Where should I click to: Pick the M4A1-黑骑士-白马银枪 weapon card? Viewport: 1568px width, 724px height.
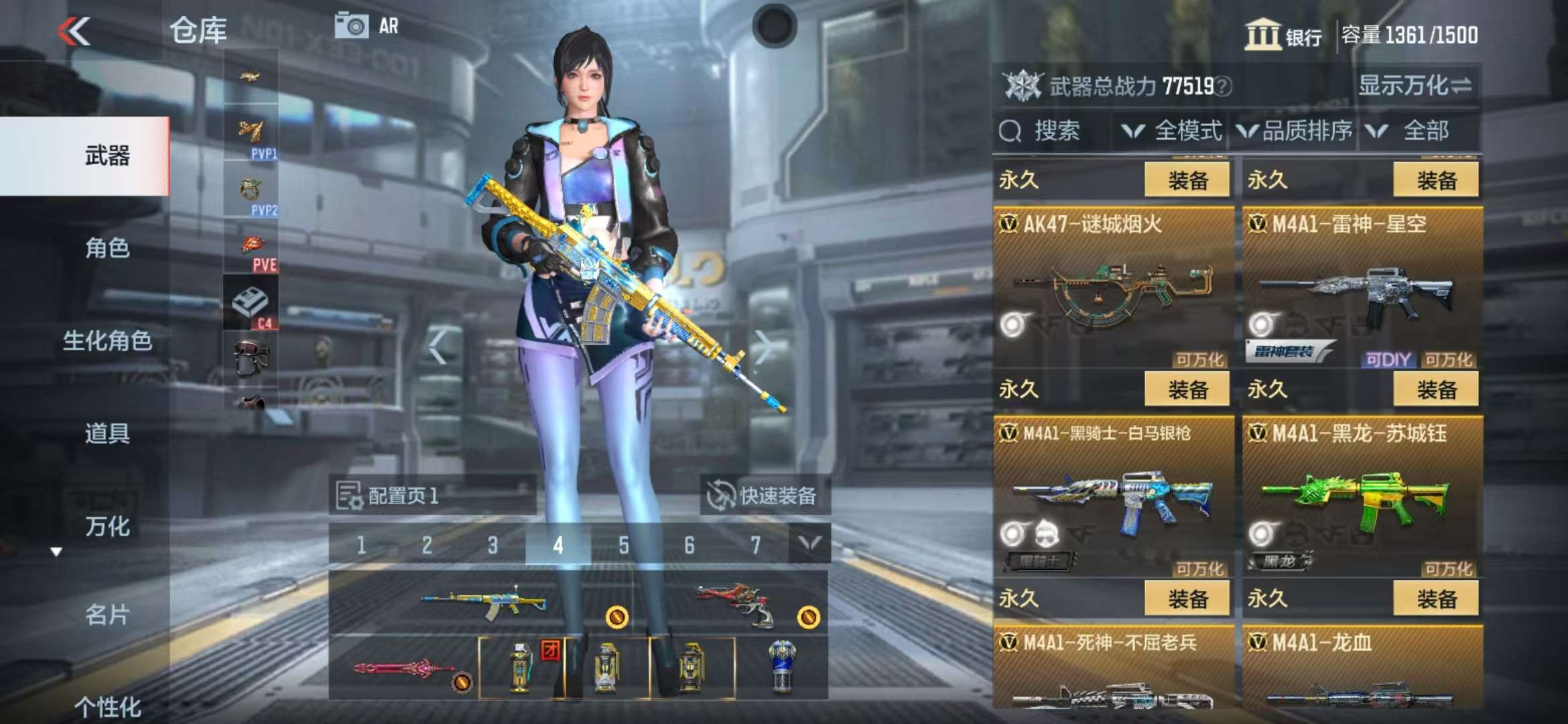tap(1113, 497)
